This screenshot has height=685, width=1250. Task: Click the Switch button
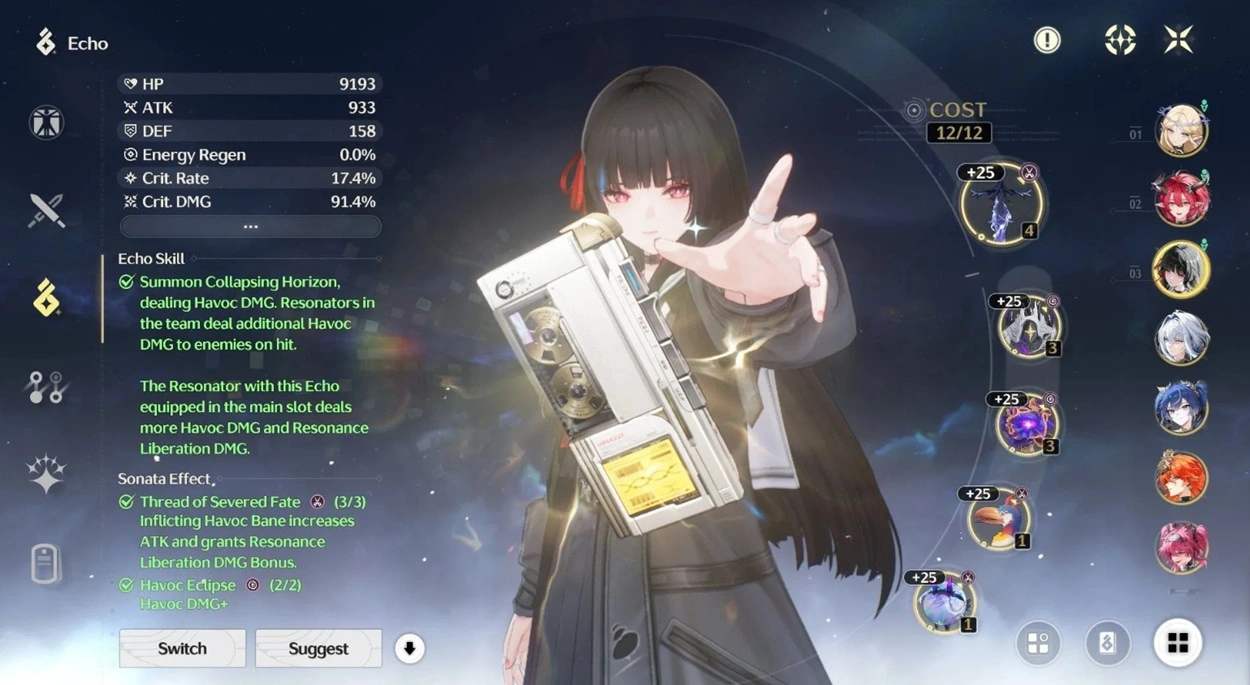click(x=182, y=648)
